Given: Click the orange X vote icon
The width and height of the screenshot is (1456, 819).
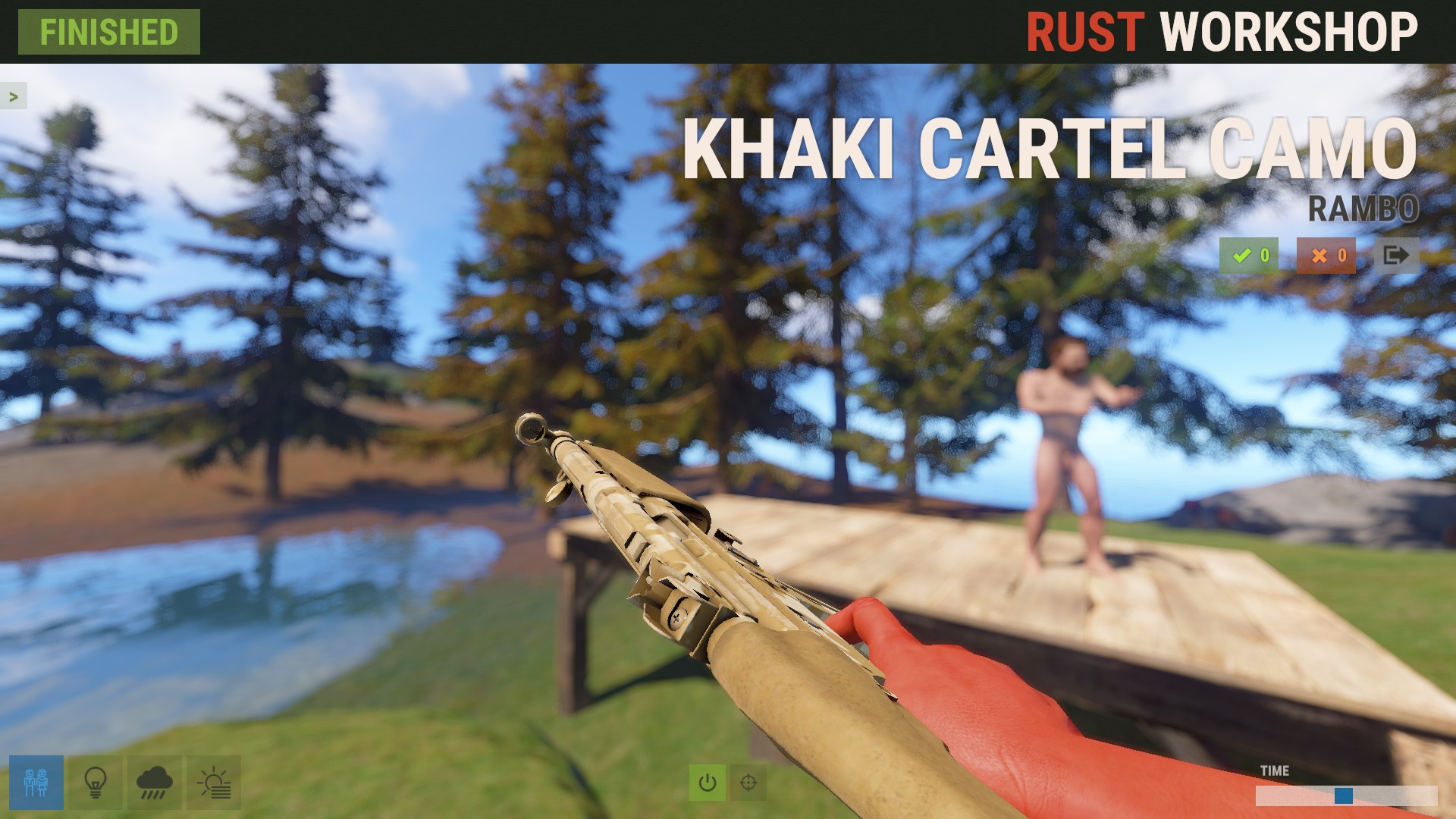Looking at the screenshot, I should [x=1327, y=256].
